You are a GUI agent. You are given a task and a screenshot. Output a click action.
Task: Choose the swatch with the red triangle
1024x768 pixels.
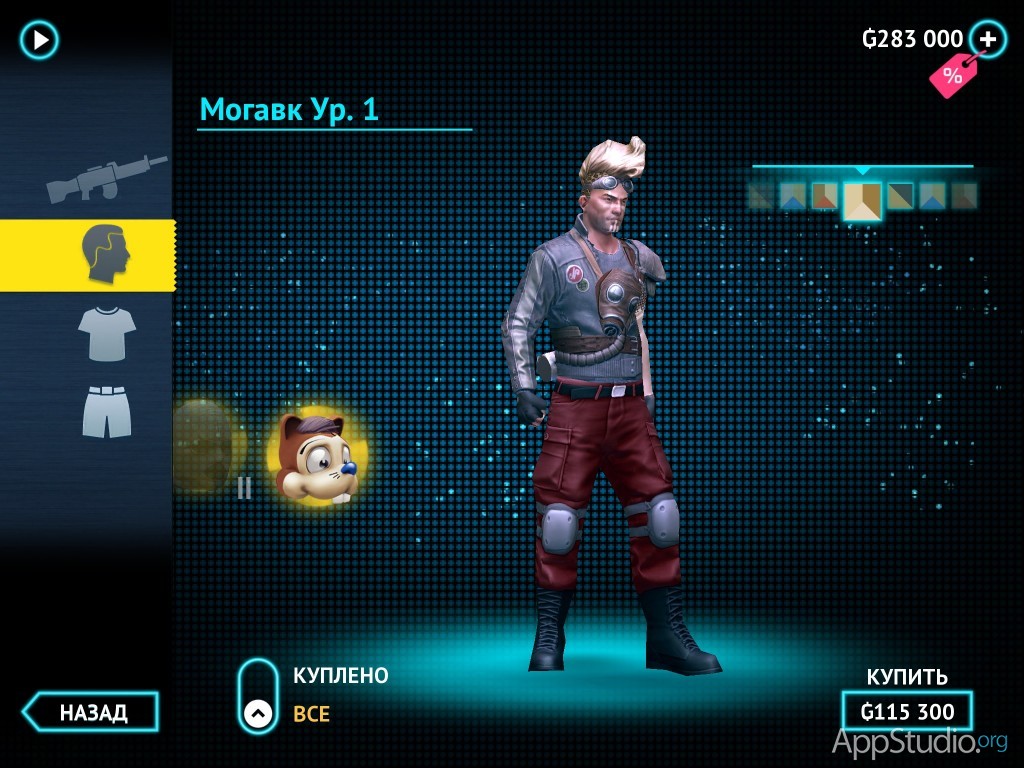tap(824, 195)
